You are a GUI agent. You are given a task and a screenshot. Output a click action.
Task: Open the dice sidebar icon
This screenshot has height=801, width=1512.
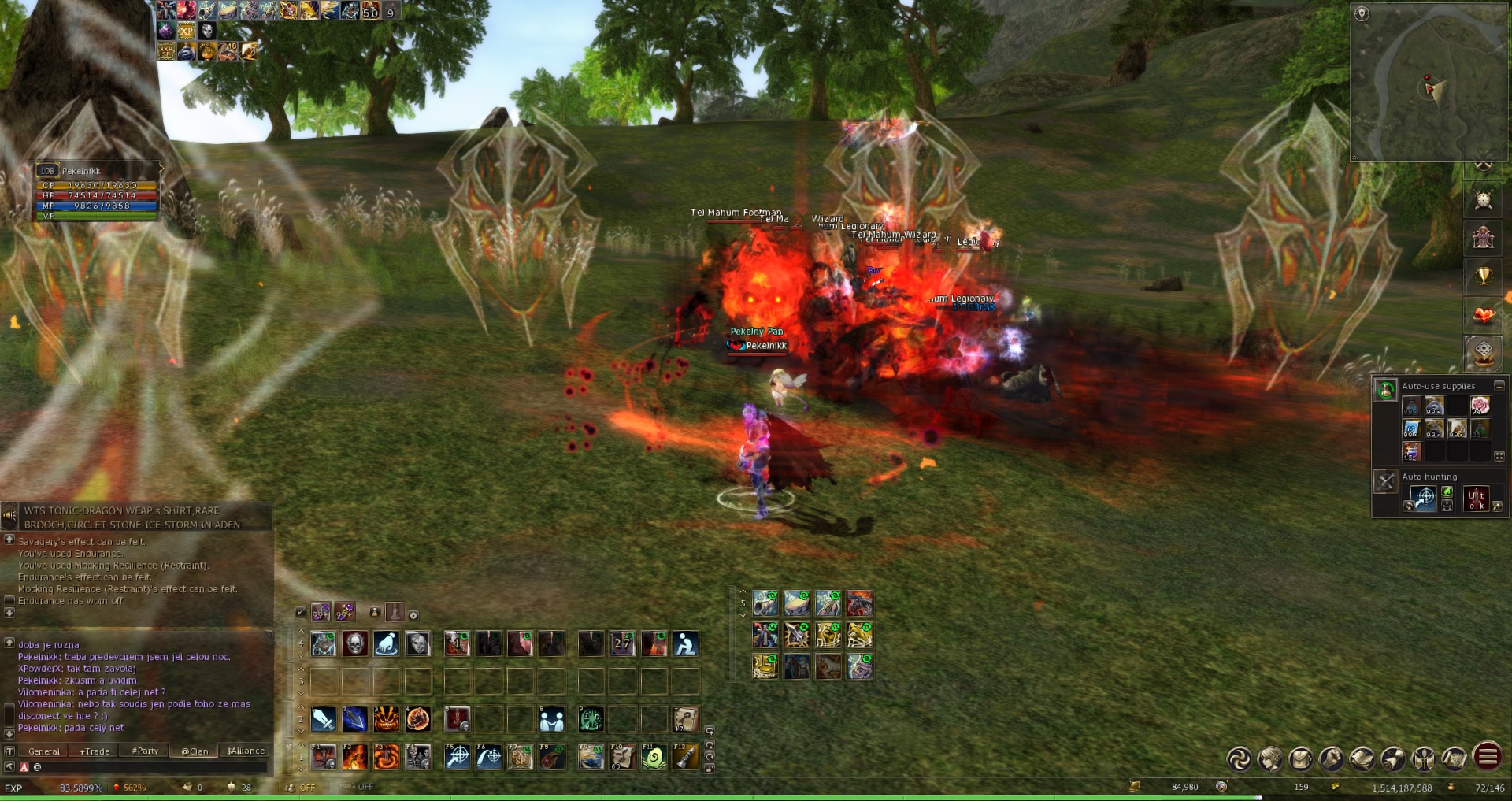pyautogui.click(x=1484, y=352)
